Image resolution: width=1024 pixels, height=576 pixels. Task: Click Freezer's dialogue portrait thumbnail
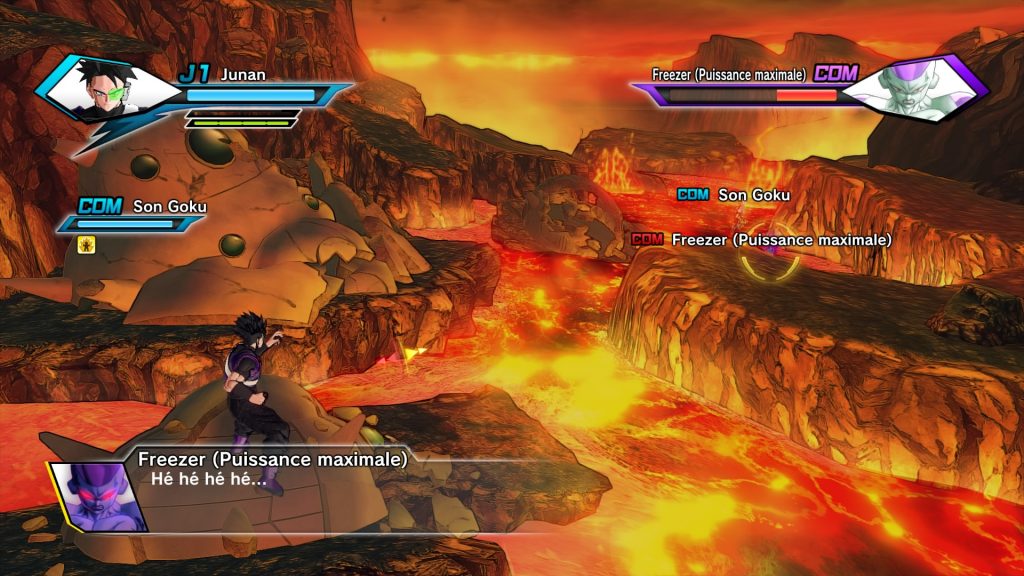pos(101,495)
